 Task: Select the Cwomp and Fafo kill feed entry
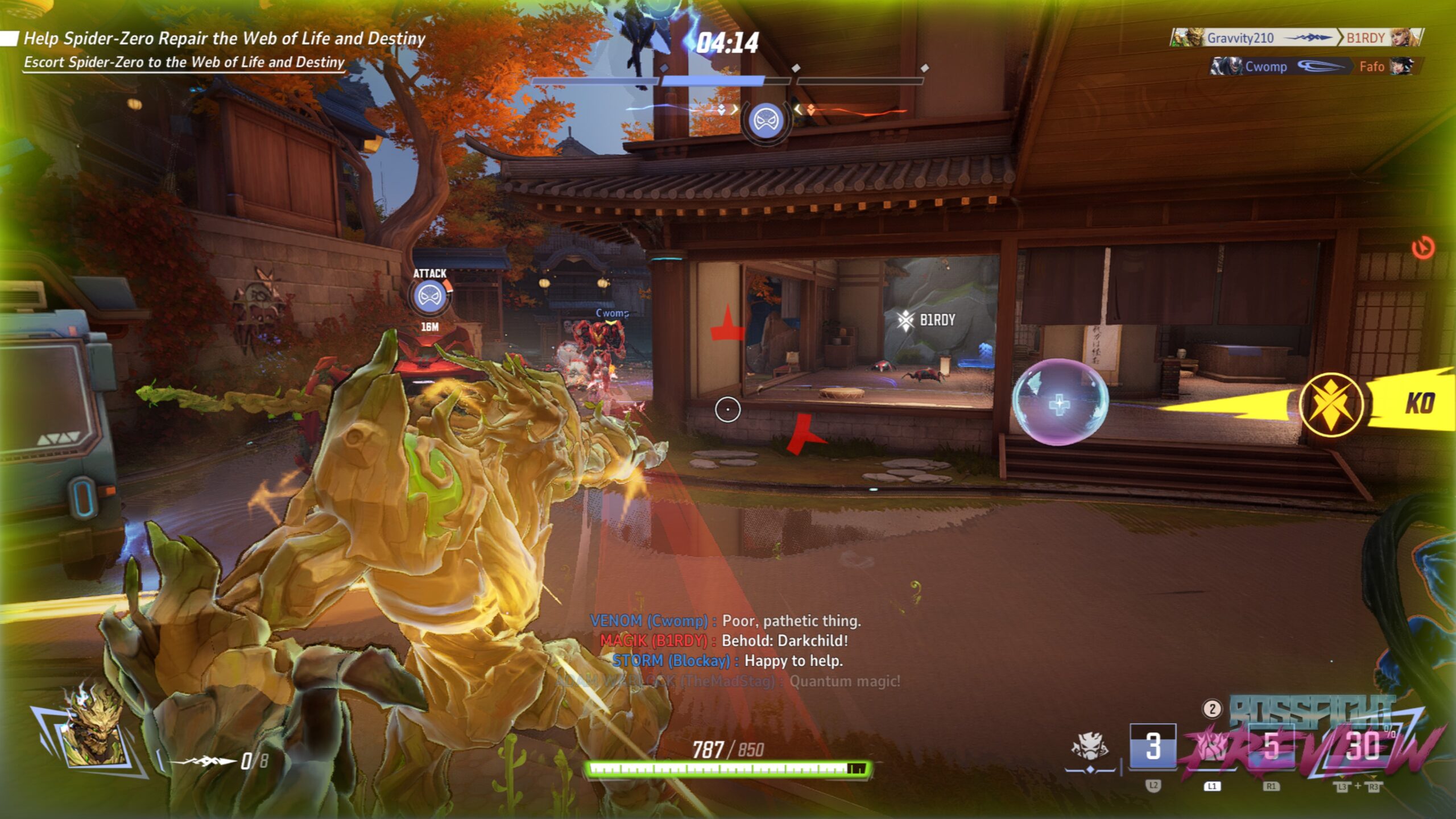(x=1313, y=67)
